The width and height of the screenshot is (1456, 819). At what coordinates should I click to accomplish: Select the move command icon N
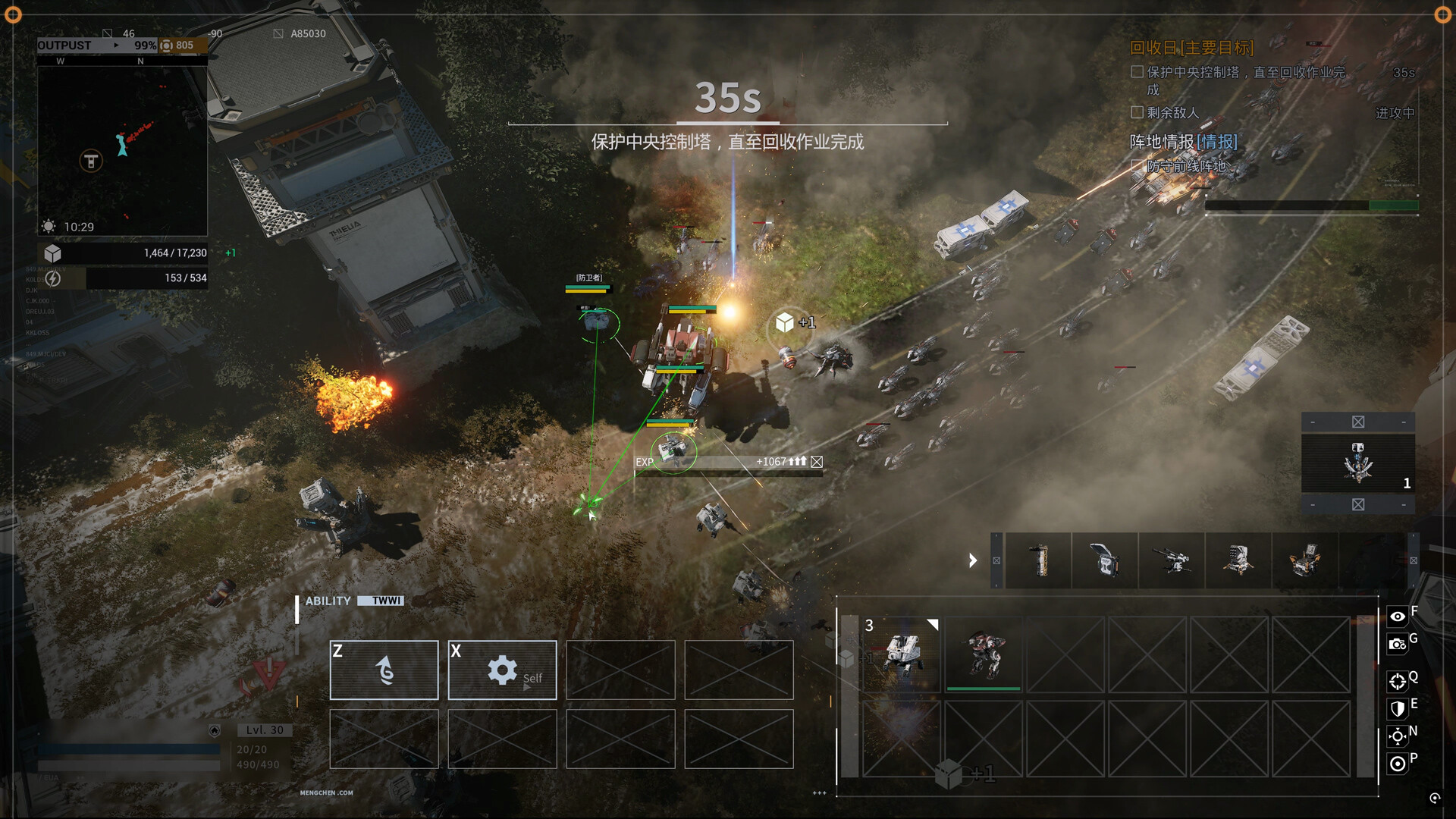pyautogui.click(x=1398, y=735)
